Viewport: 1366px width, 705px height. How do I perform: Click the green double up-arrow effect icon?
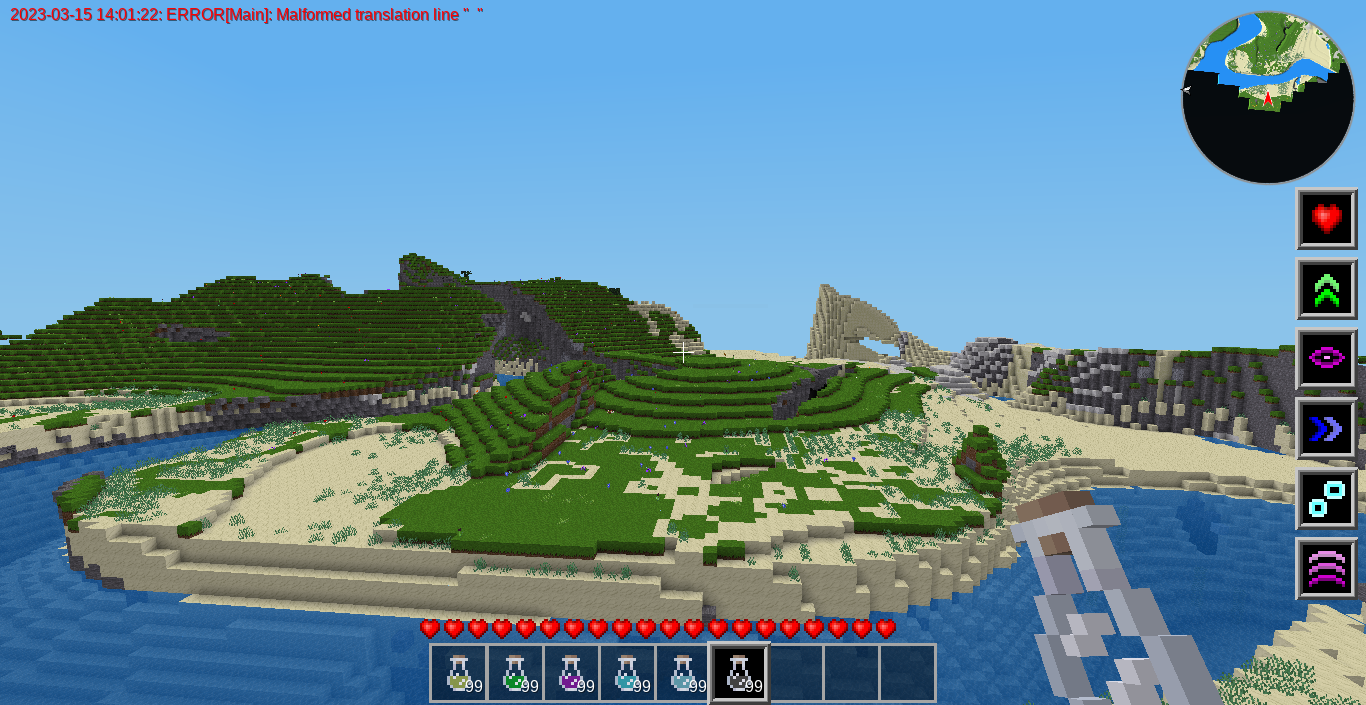point(1326,289)
